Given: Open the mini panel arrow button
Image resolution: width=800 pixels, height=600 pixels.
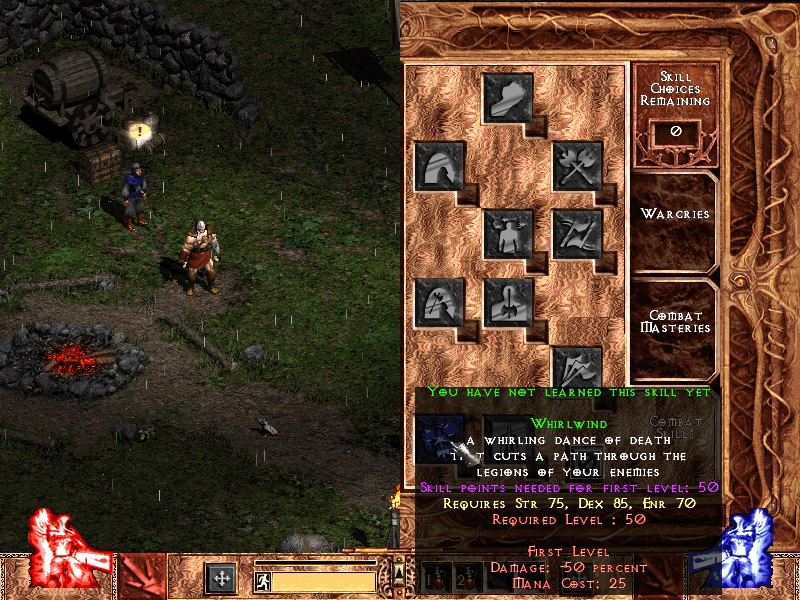Looking at the screenshot, I should (399, 572).
